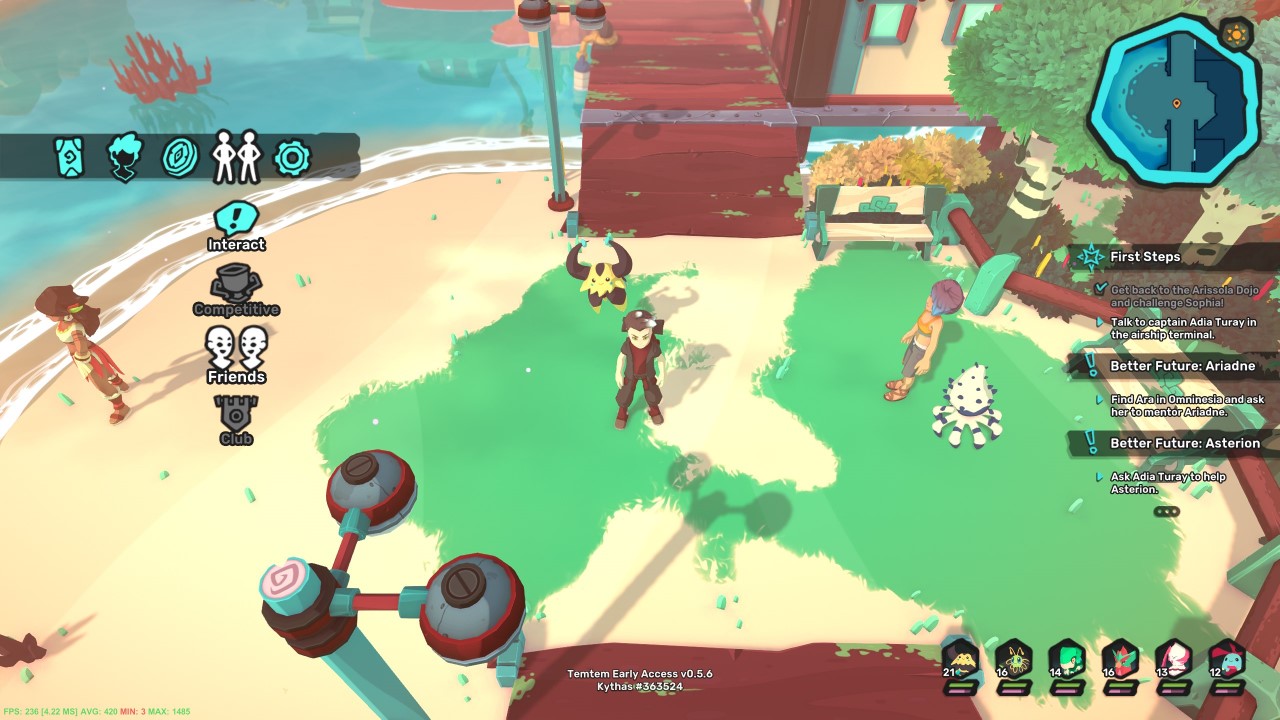Viewport: 1280px width, 720px height.
Task: Open the Temtem card deck icon
Action: 69,157
